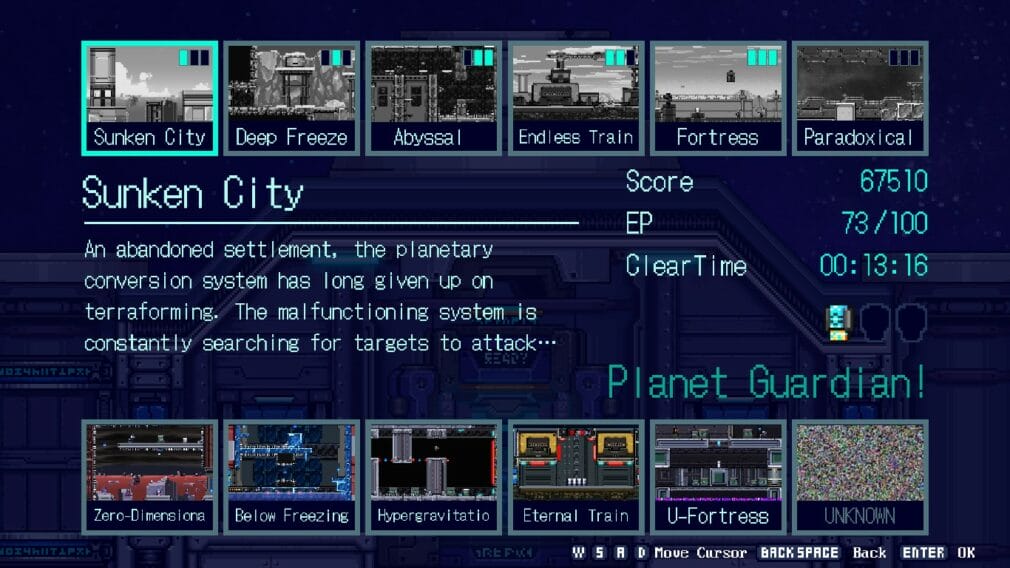This screenshot has height=568, width=1010.
Task: Select the Fortress stage tile
Action: (x=717, y=98)
